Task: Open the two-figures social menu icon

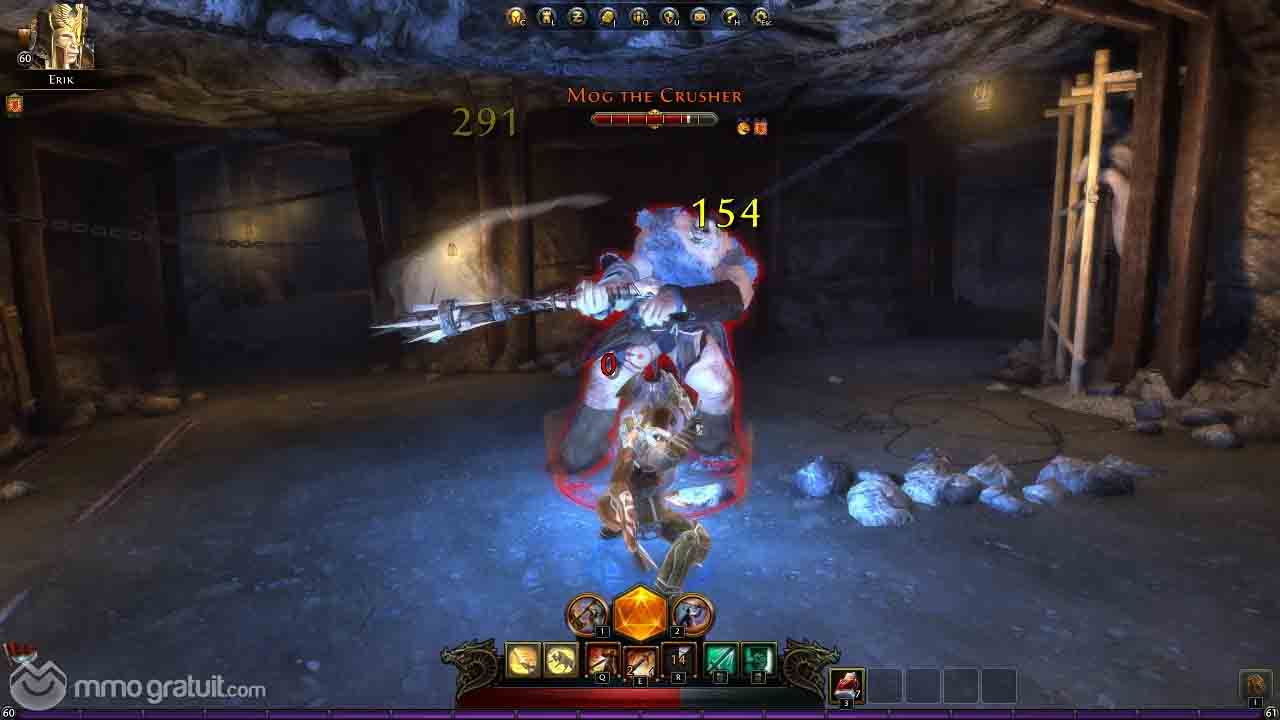Action: coord(639,16)
